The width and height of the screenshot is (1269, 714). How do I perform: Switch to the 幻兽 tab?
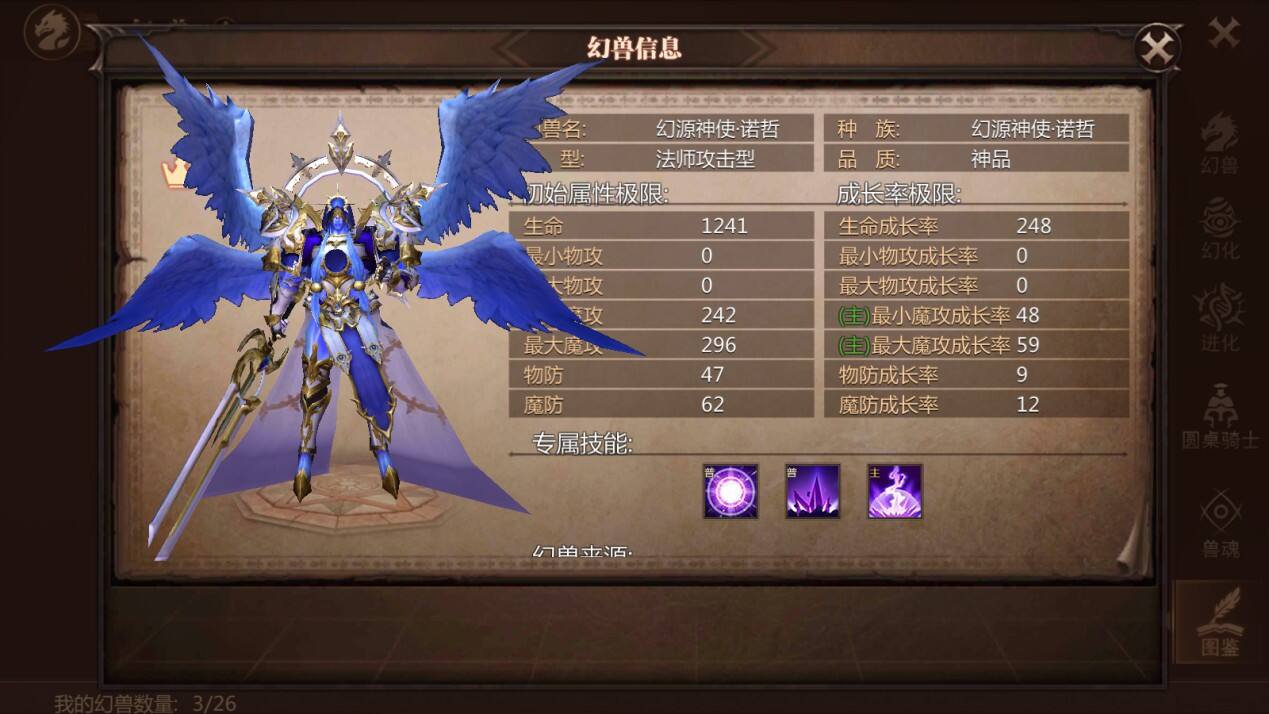coord(1219,143)
